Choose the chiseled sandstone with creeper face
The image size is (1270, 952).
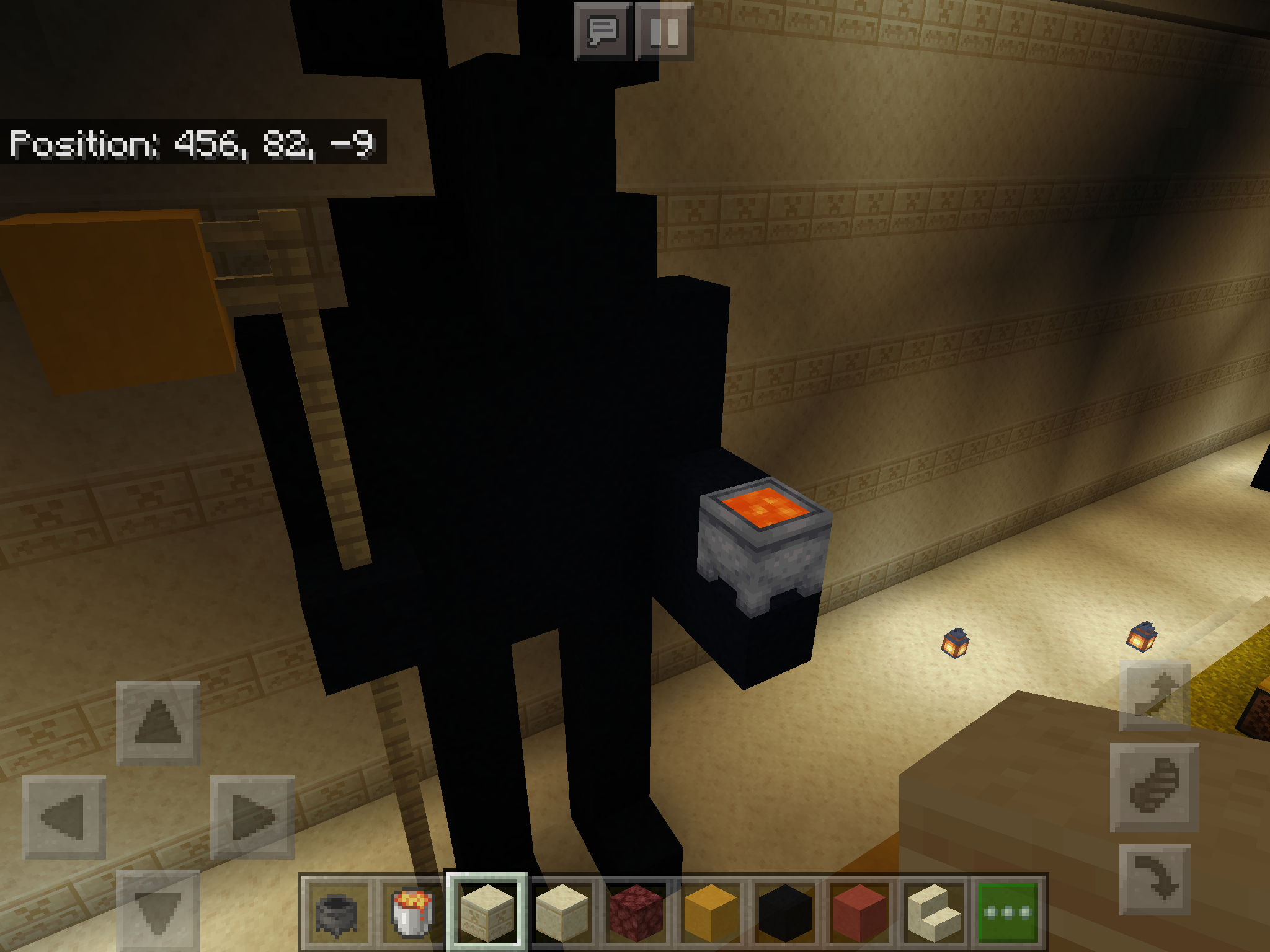point(487,912)
